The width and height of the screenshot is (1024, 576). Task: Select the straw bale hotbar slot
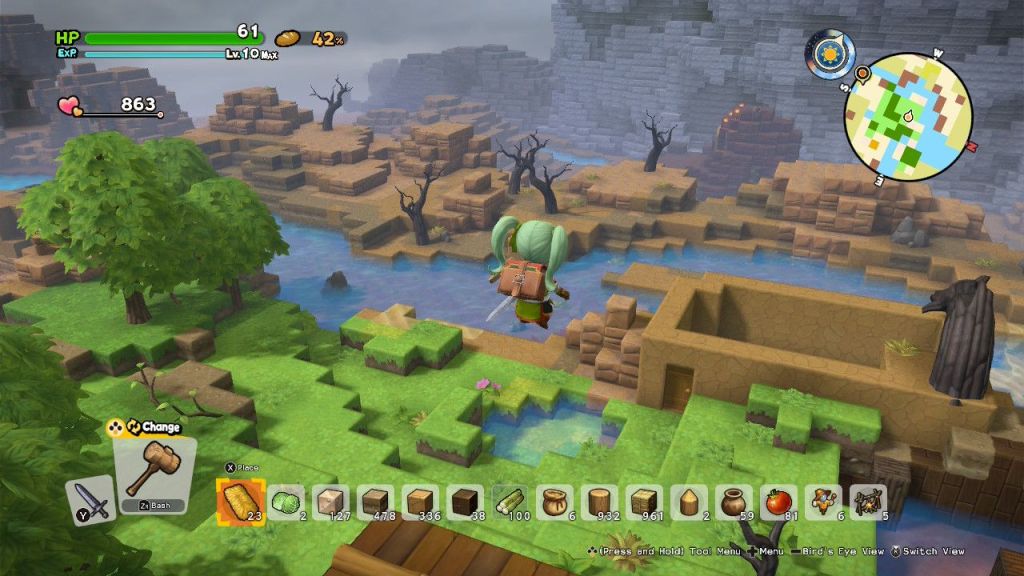tap(240, 500)
